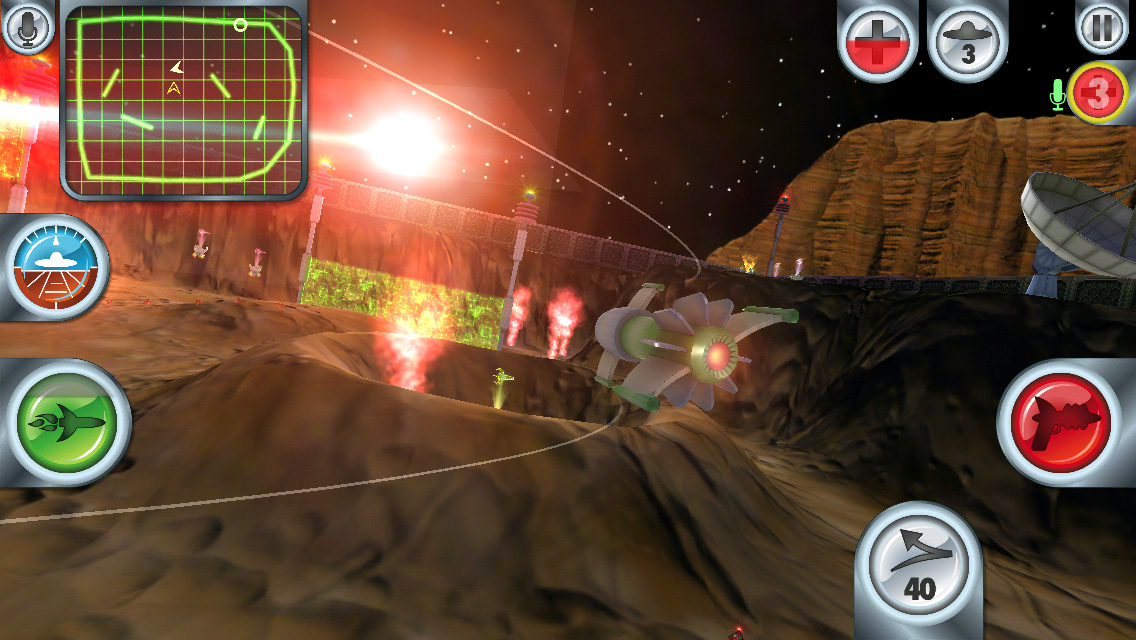
Task: Pause the game
Action: click(x=1102, y=27)
